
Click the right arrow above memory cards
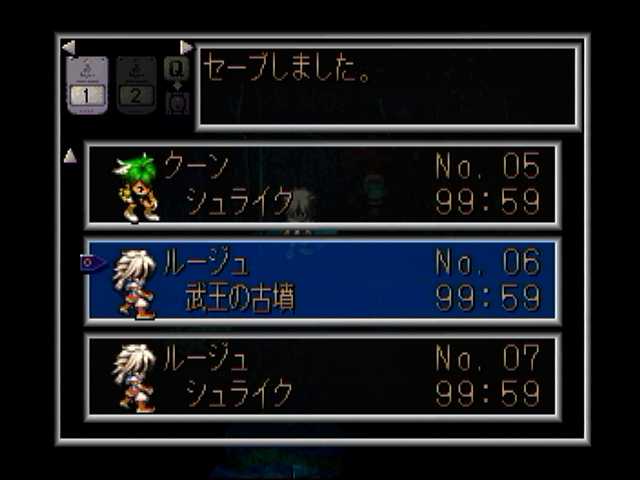click(x=186, y=47)
